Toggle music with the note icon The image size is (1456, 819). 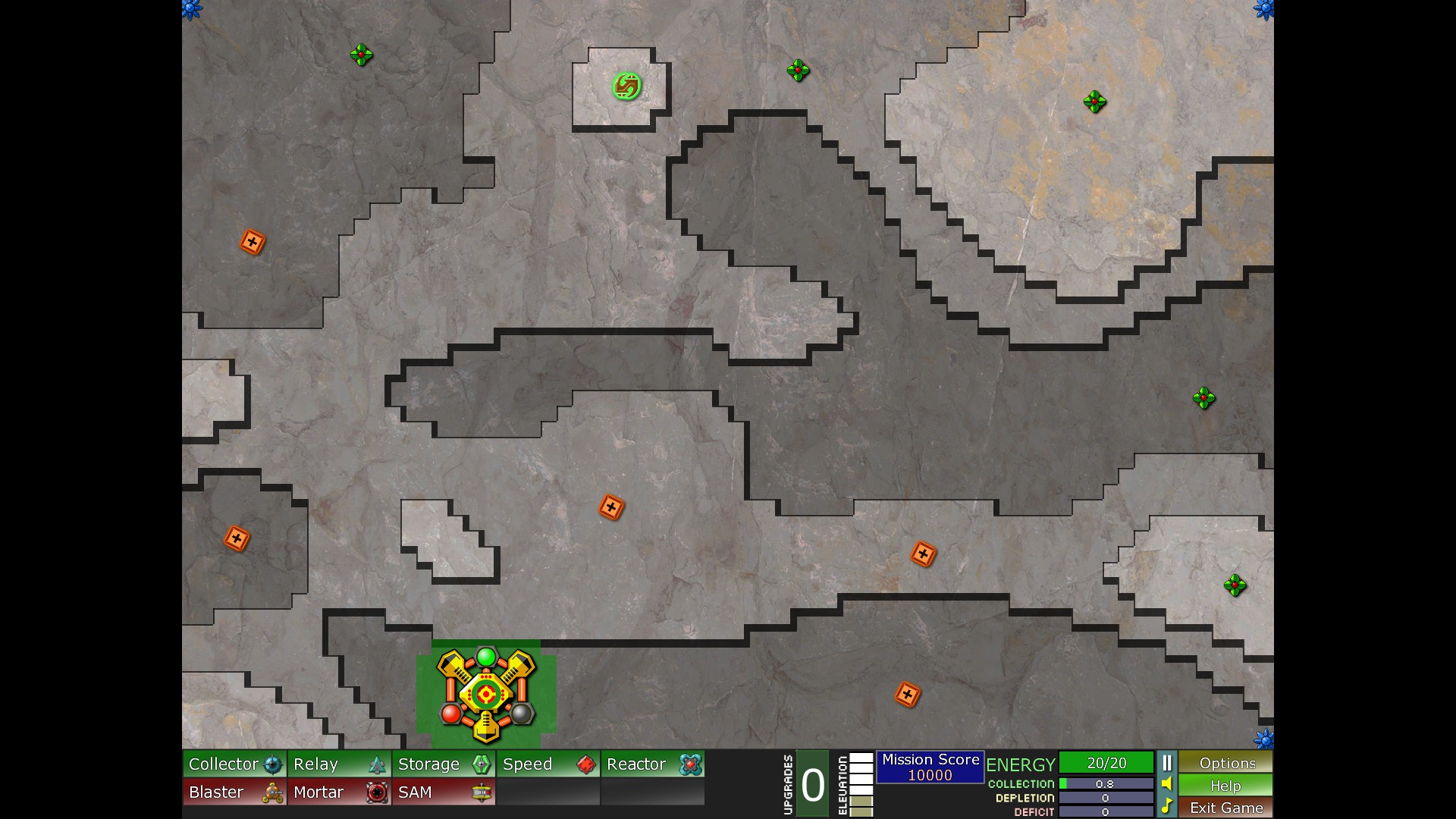[1167, 805]
